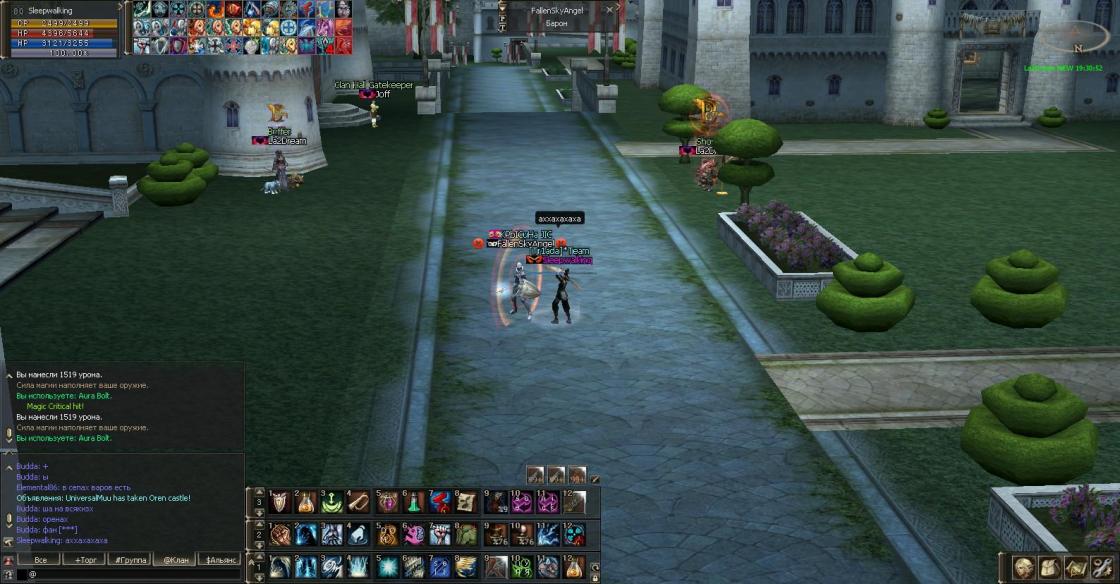This screenshot has width=1120, height=584.
Task: Cast the white starburst skill in hotbar row 1
Action: point(387,567)
